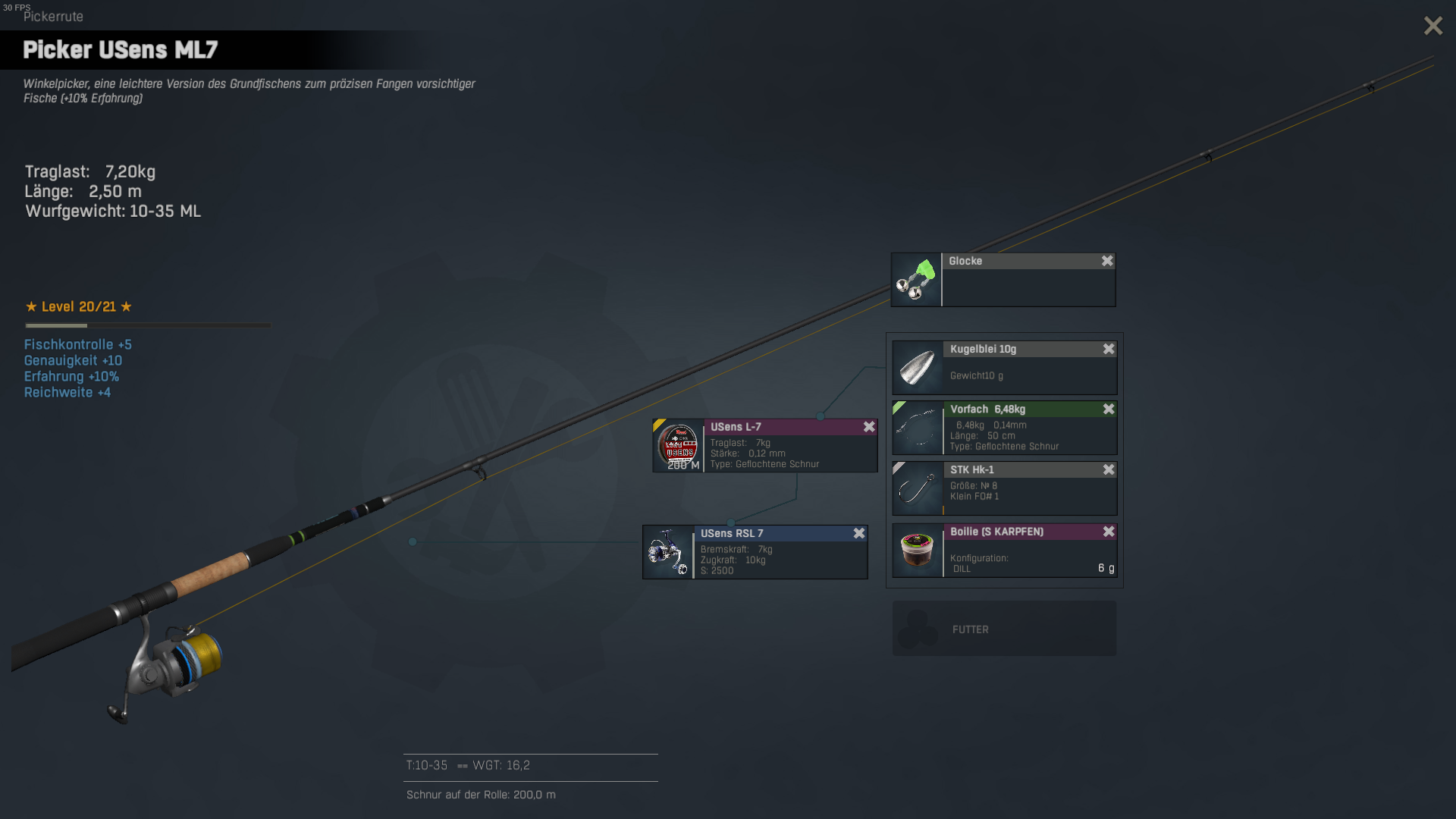The image size is (1456, 819).
Task: Remove the Glocke bell accessory
Action: point(1107,261)
